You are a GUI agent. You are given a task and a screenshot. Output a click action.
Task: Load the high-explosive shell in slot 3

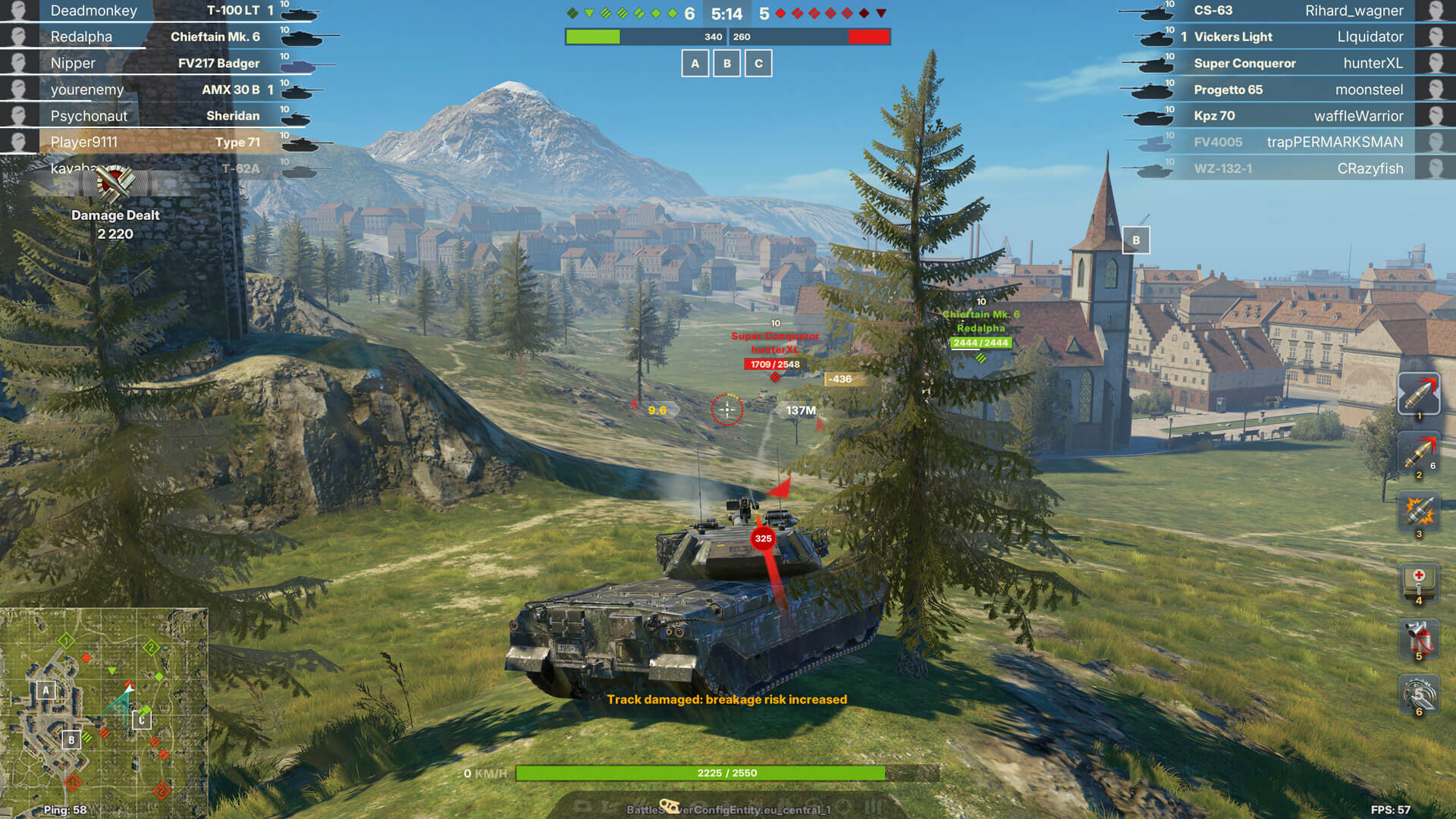click(x=1419, y=512)
